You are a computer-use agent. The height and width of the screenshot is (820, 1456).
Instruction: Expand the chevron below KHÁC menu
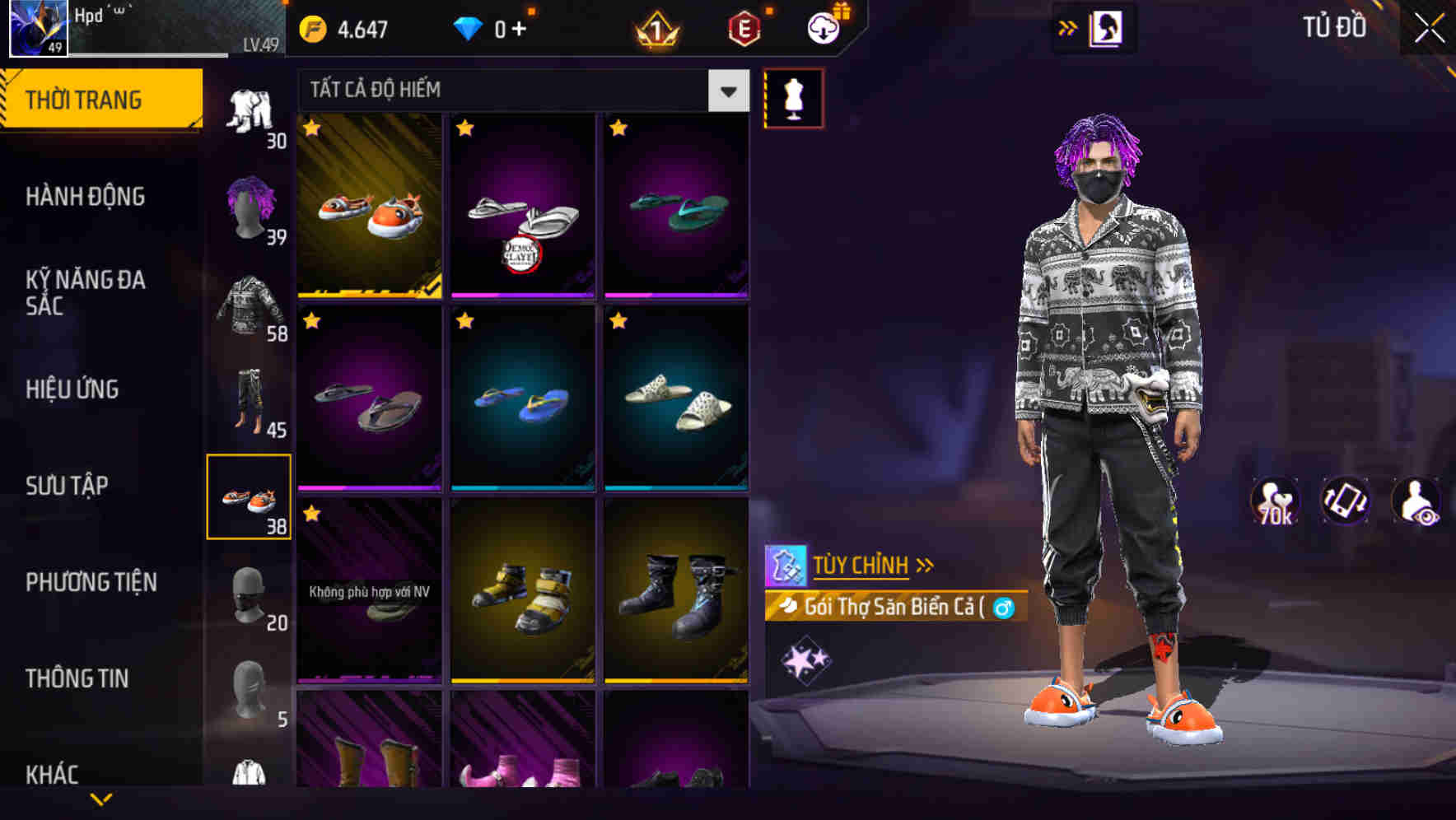coord(101,799)
